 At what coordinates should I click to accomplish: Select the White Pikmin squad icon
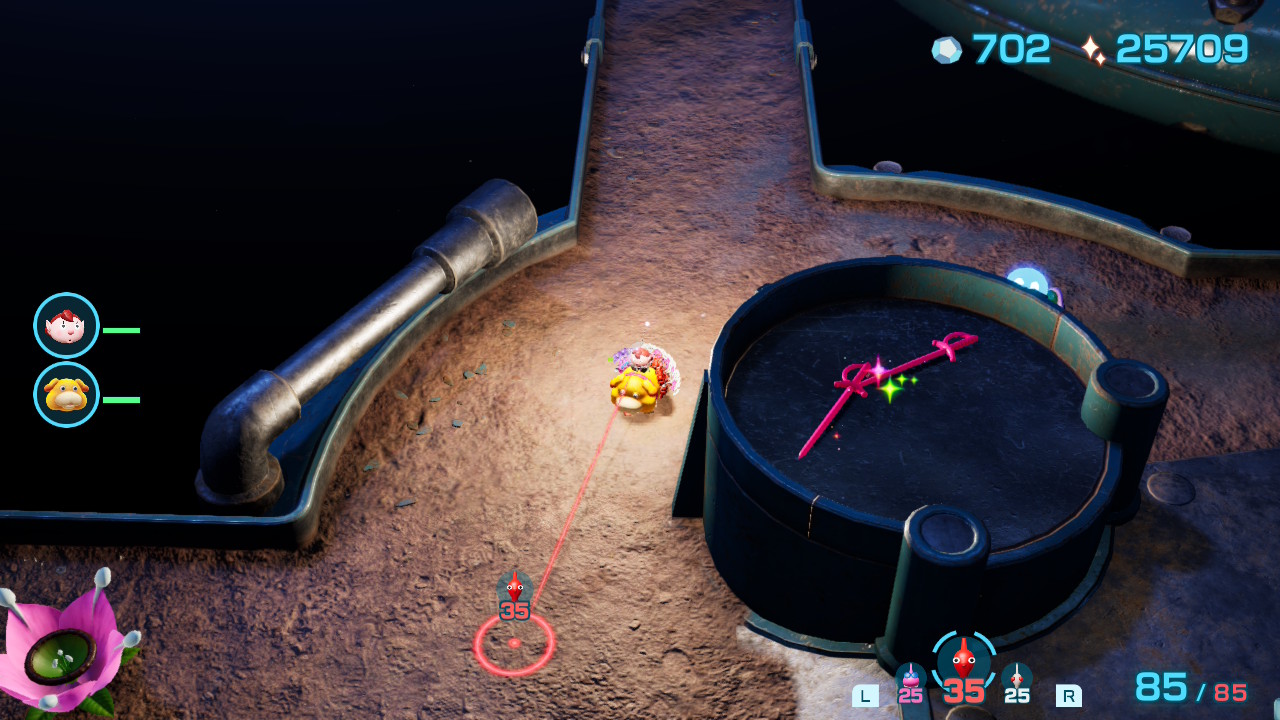(1017, 679)
